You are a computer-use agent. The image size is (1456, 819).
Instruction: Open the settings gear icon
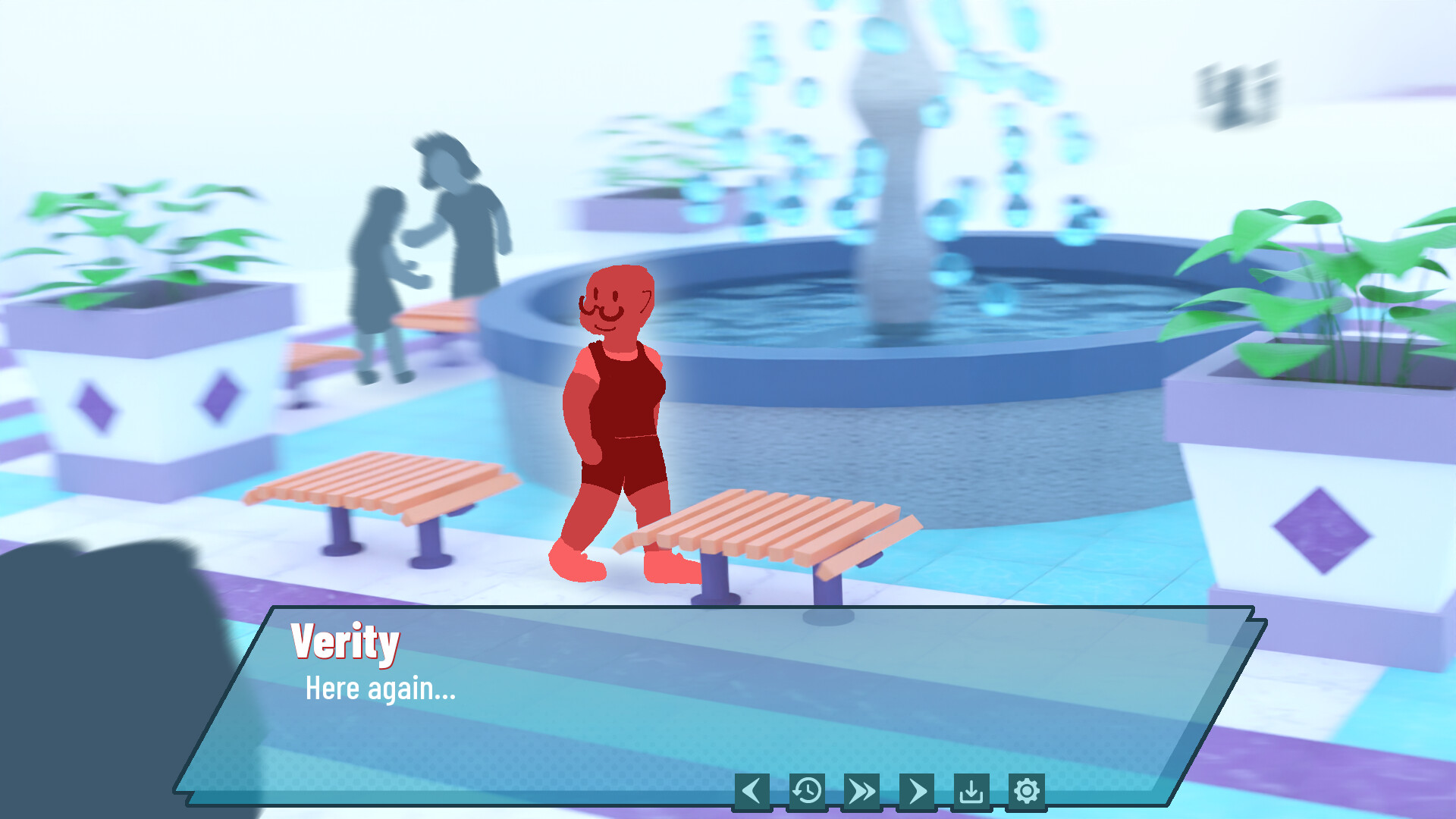[1027, 789]
